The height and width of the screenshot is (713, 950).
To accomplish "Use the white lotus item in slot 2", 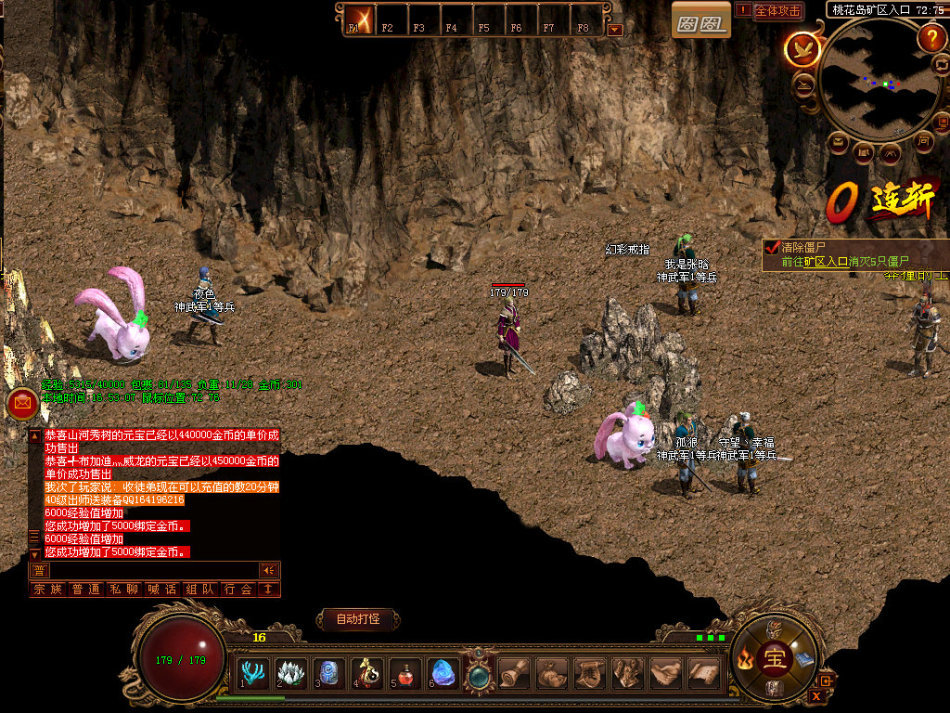I will click(291, 673).
